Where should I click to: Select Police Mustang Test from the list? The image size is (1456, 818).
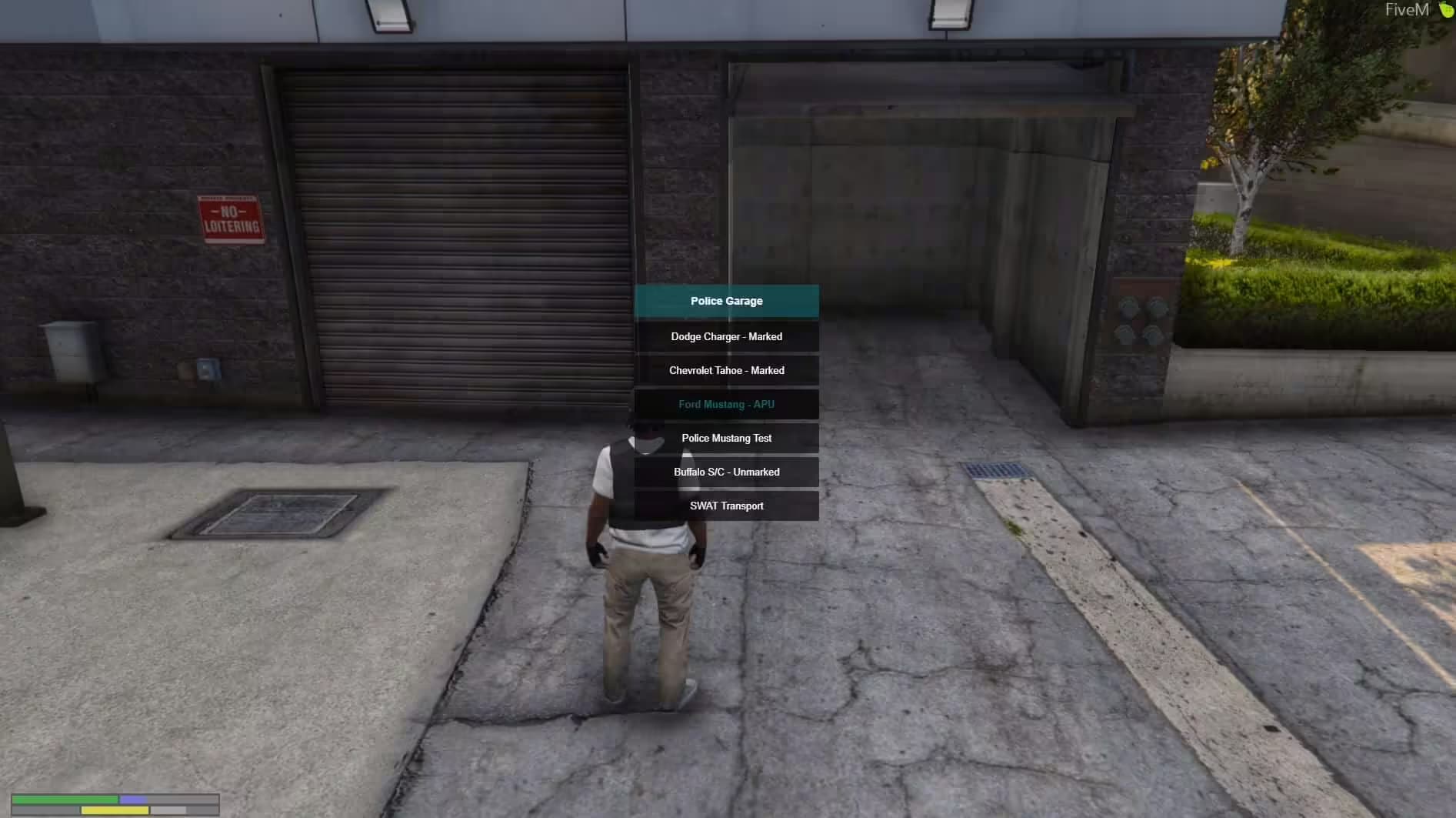tap(726, 438)
